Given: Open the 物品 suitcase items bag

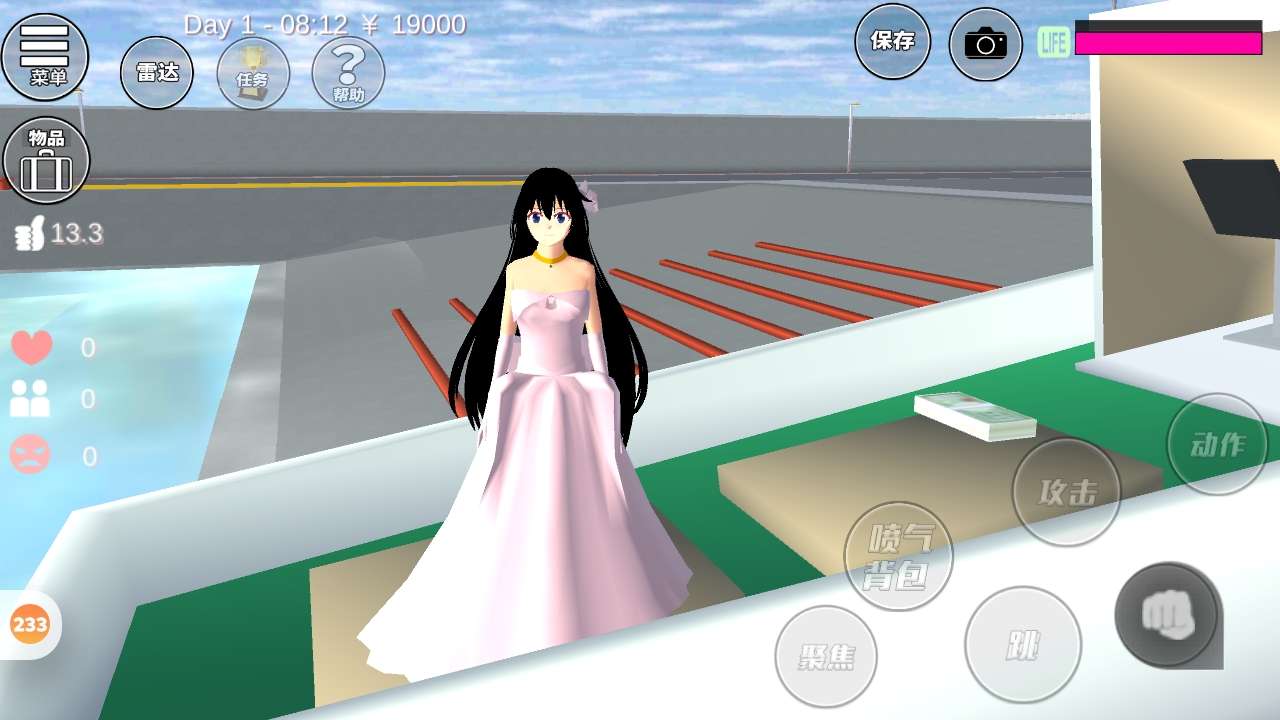Looking at the screenshot, I should pyautogui.click(x=46, y=160).
